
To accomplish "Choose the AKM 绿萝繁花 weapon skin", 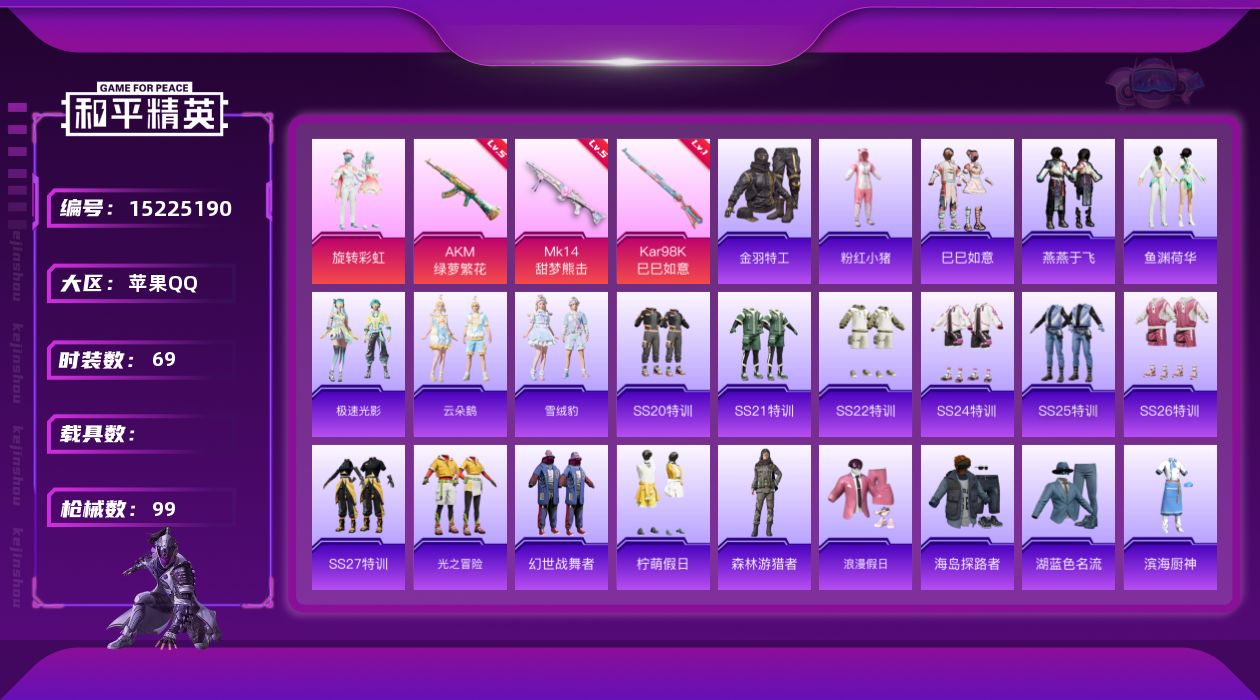I will point(460,211).
